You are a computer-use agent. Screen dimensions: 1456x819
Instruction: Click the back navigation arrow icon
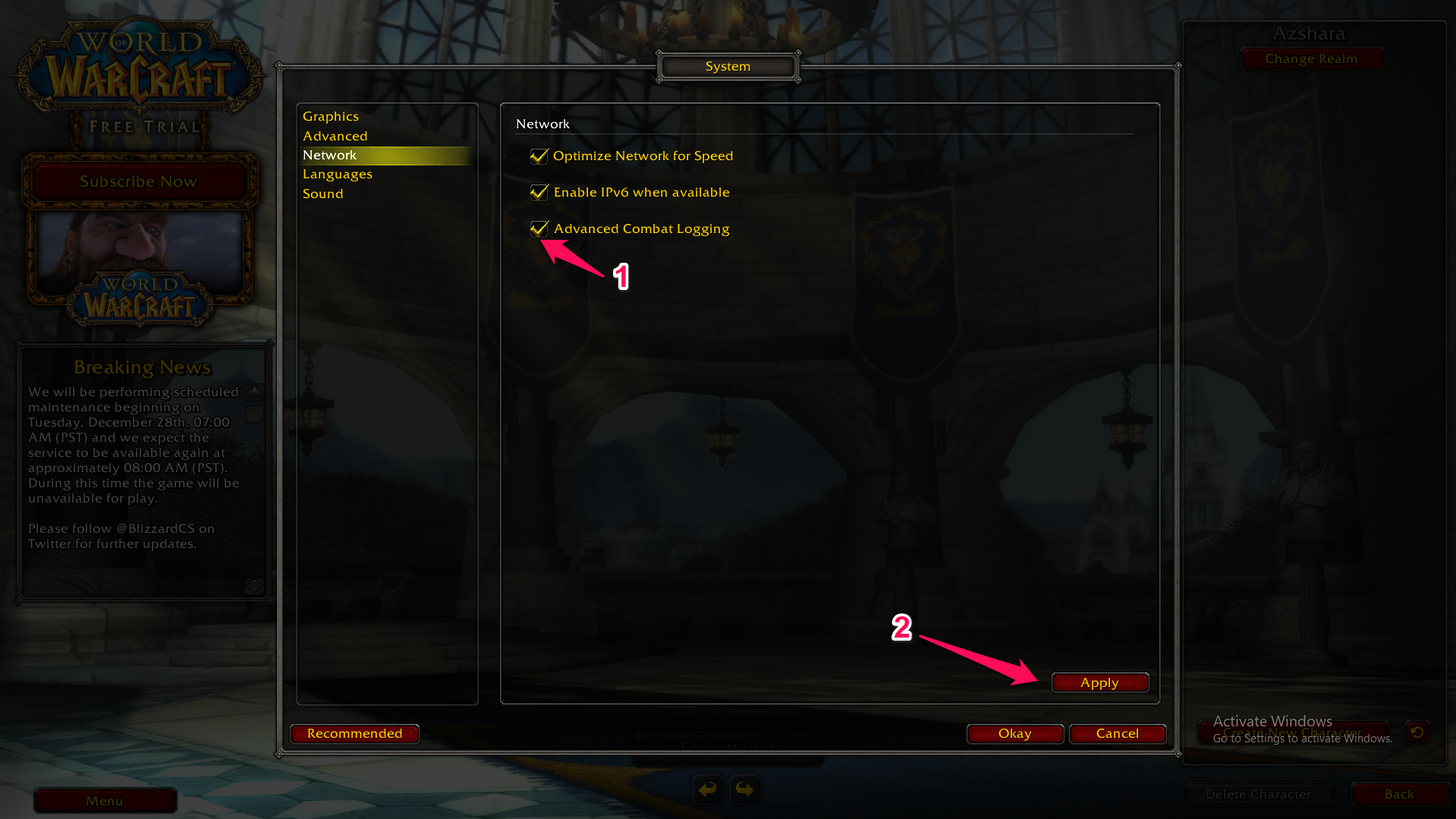[x=706, y=789]
